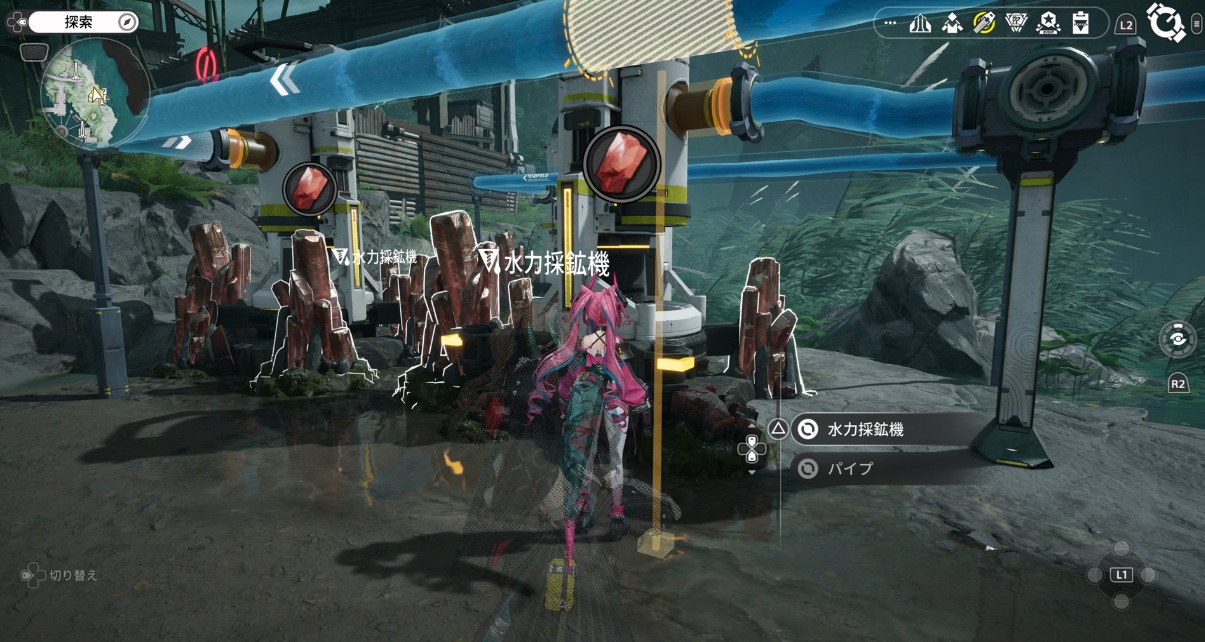The width and height of the screenshot is (1205, 642).
Task: Select the yellow-highlighted building tool icon
Action: 984,22
